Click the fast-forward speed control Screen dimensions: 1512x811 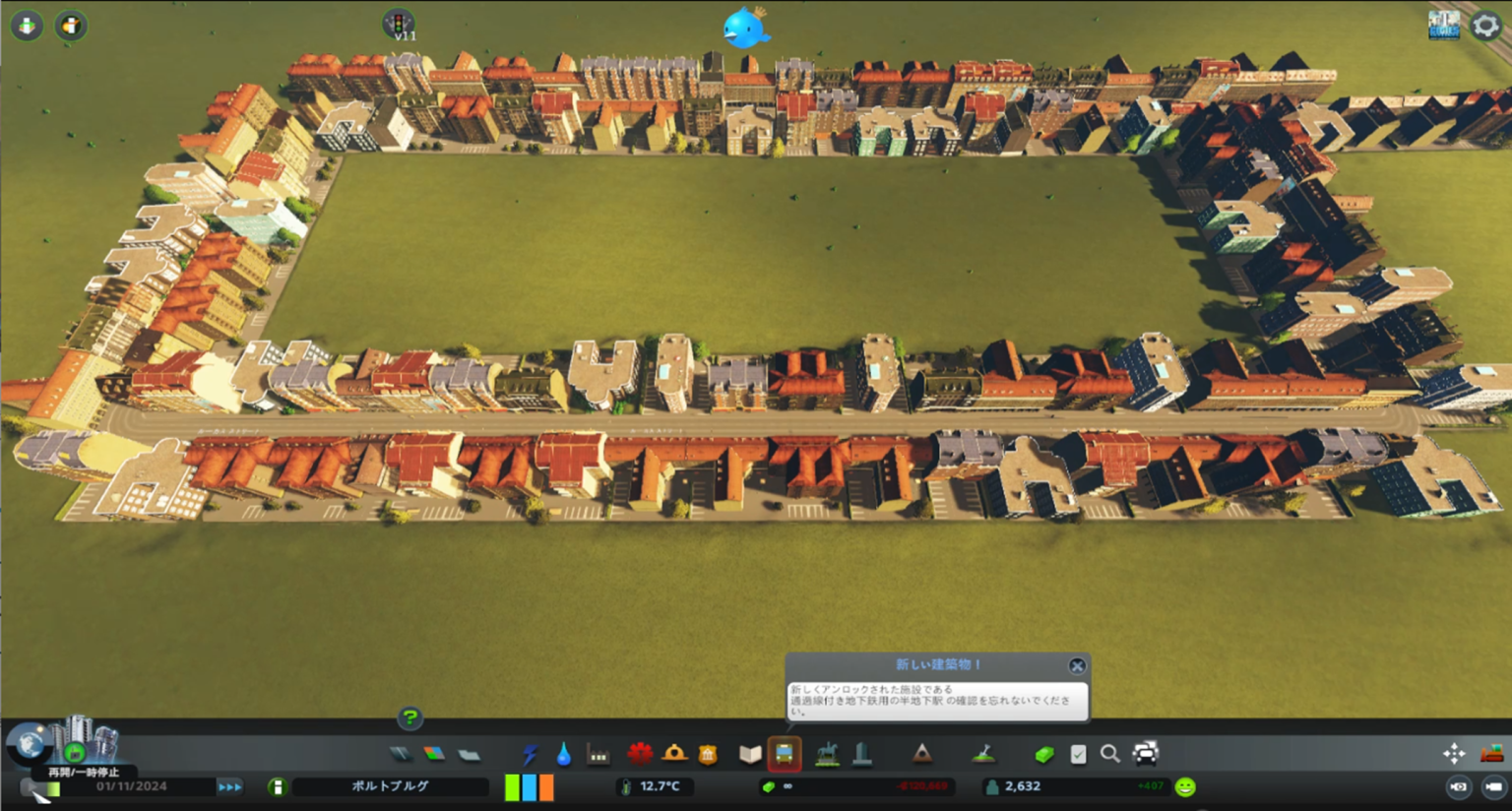[232, 786]
